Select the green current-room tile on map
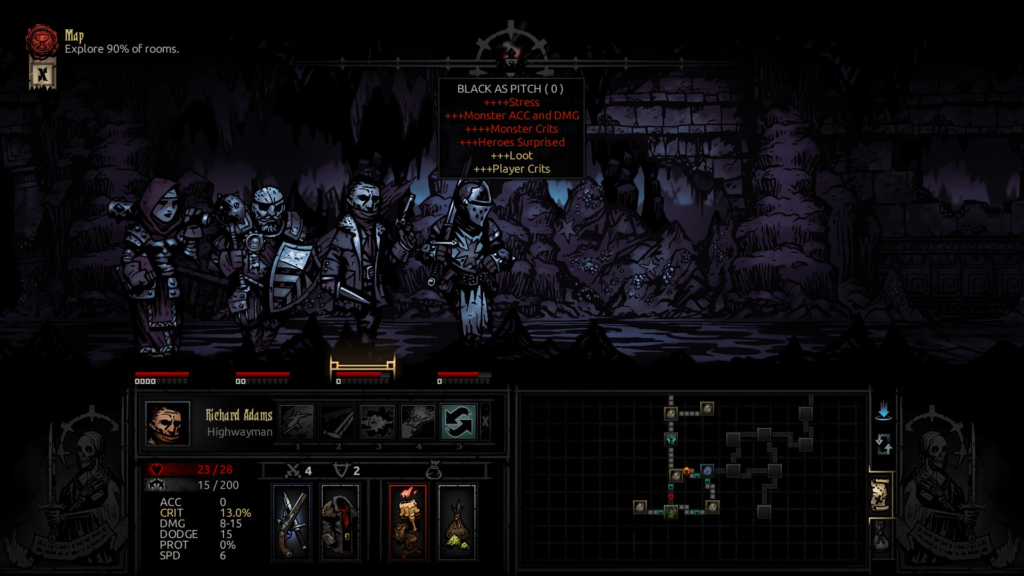Viewport: 1024px width, 576px height. tap(671, 511)
